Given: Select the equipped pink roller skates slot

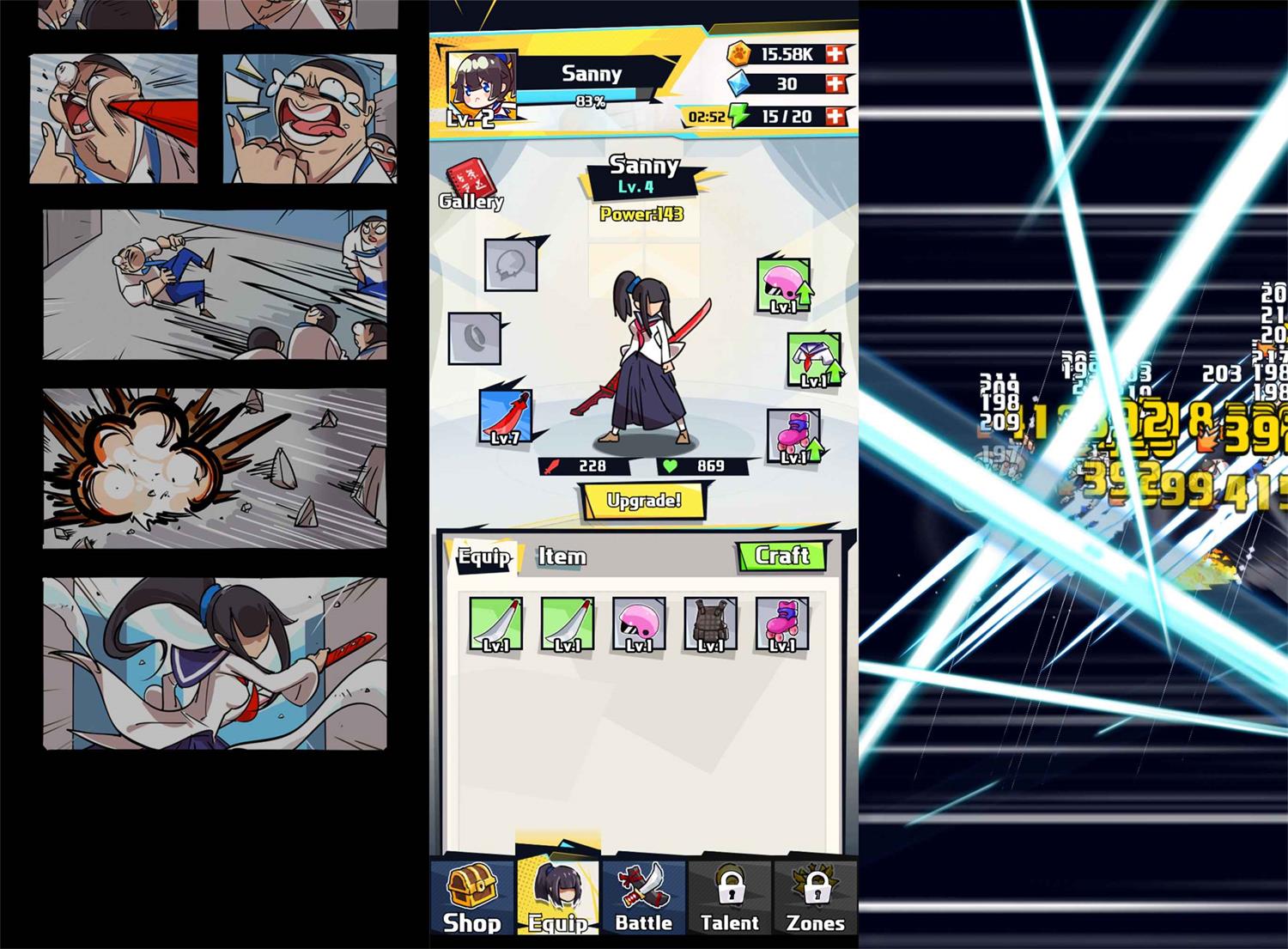Looking at the screenshot, I should [x=794, y=436].
